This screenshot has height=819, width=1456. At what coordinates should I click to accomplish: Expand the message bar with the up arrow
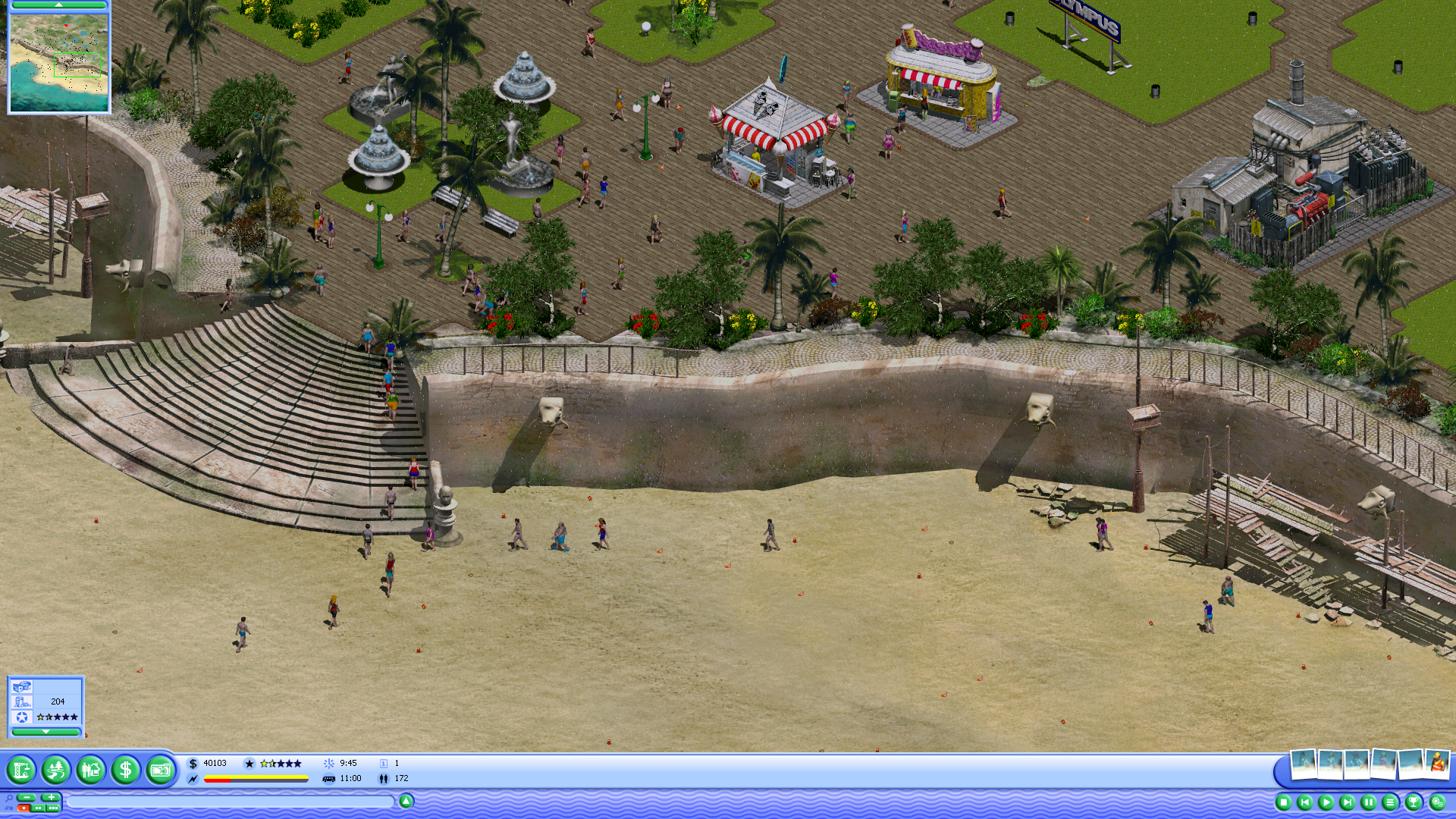tap(406, 800)
